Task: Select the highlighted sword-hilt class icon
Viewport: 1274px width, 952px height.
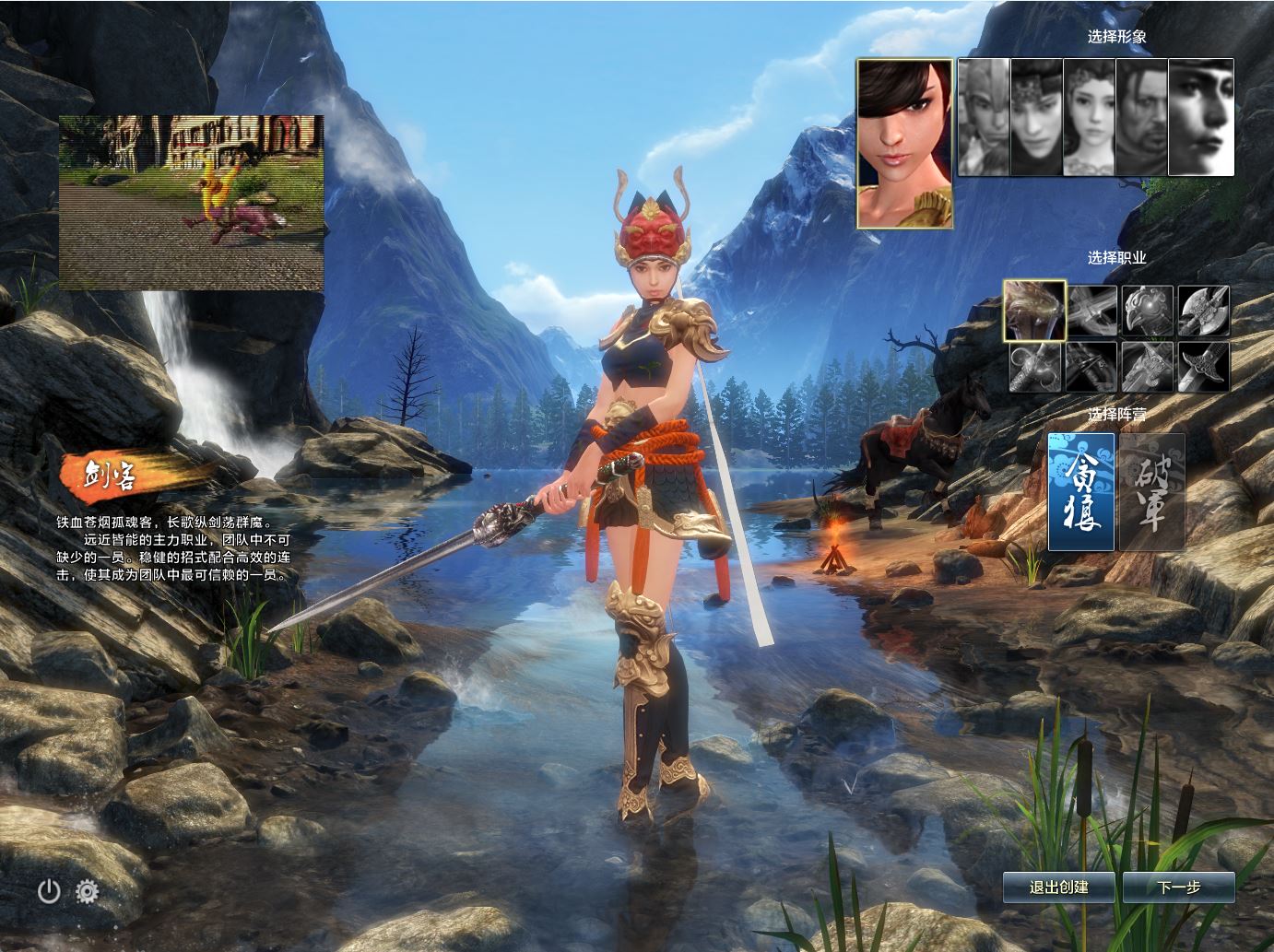Action: (1035, 311)
